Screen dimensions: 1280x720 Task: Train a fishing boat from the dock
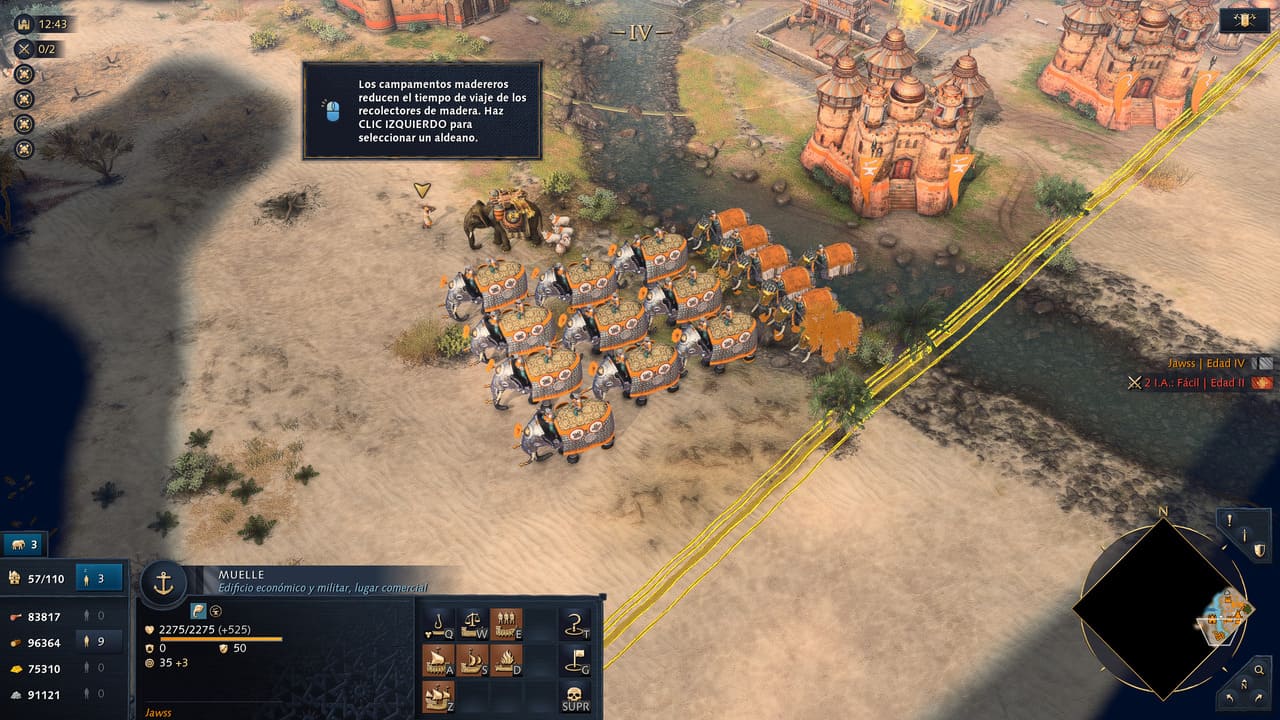439,624
